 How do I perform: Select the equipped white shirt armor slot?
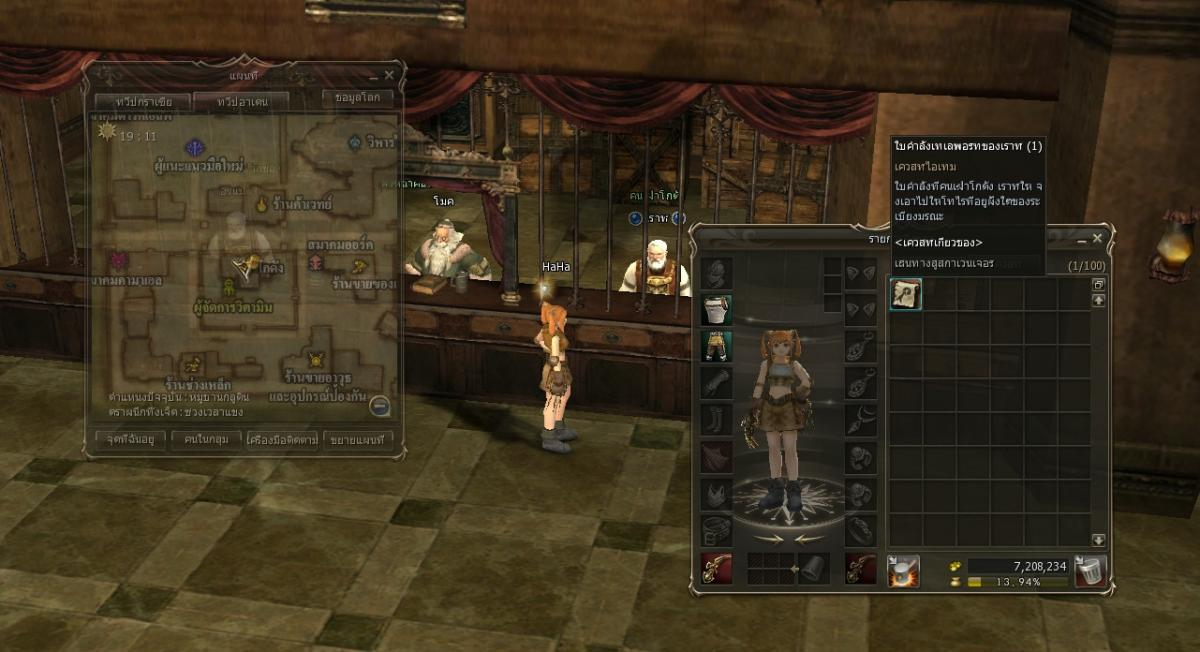click(x=716, y=309)
